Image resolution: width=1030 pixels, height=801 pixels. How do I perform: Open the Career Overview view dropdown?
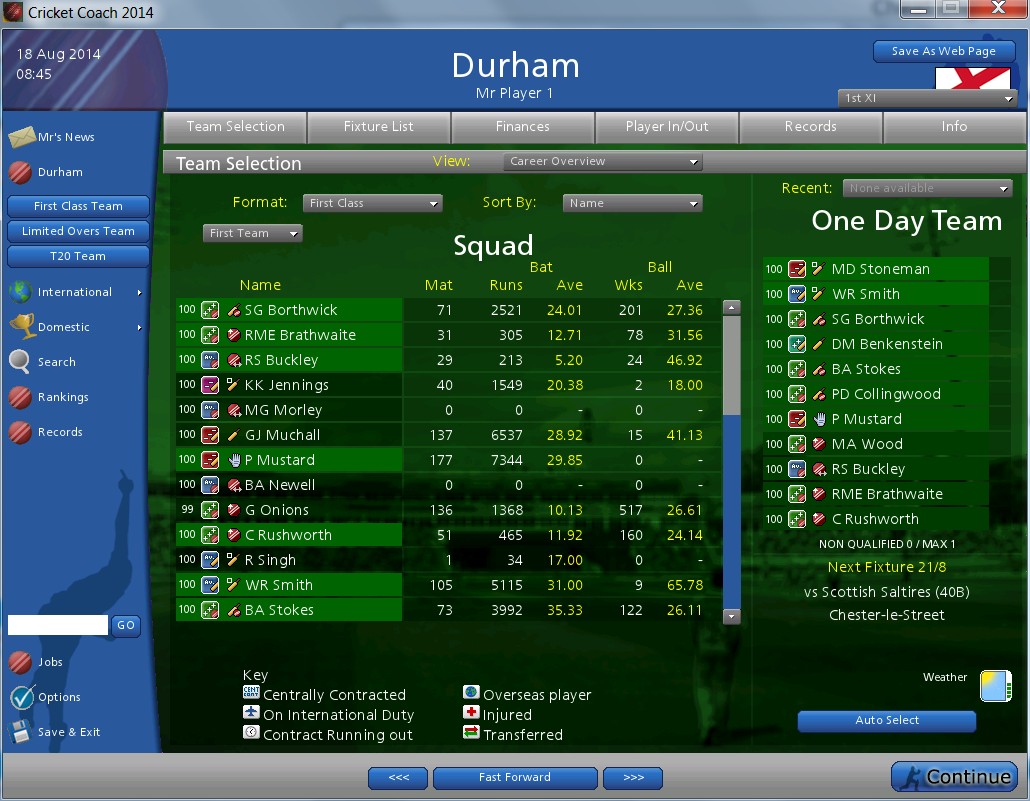coord(603,162)
